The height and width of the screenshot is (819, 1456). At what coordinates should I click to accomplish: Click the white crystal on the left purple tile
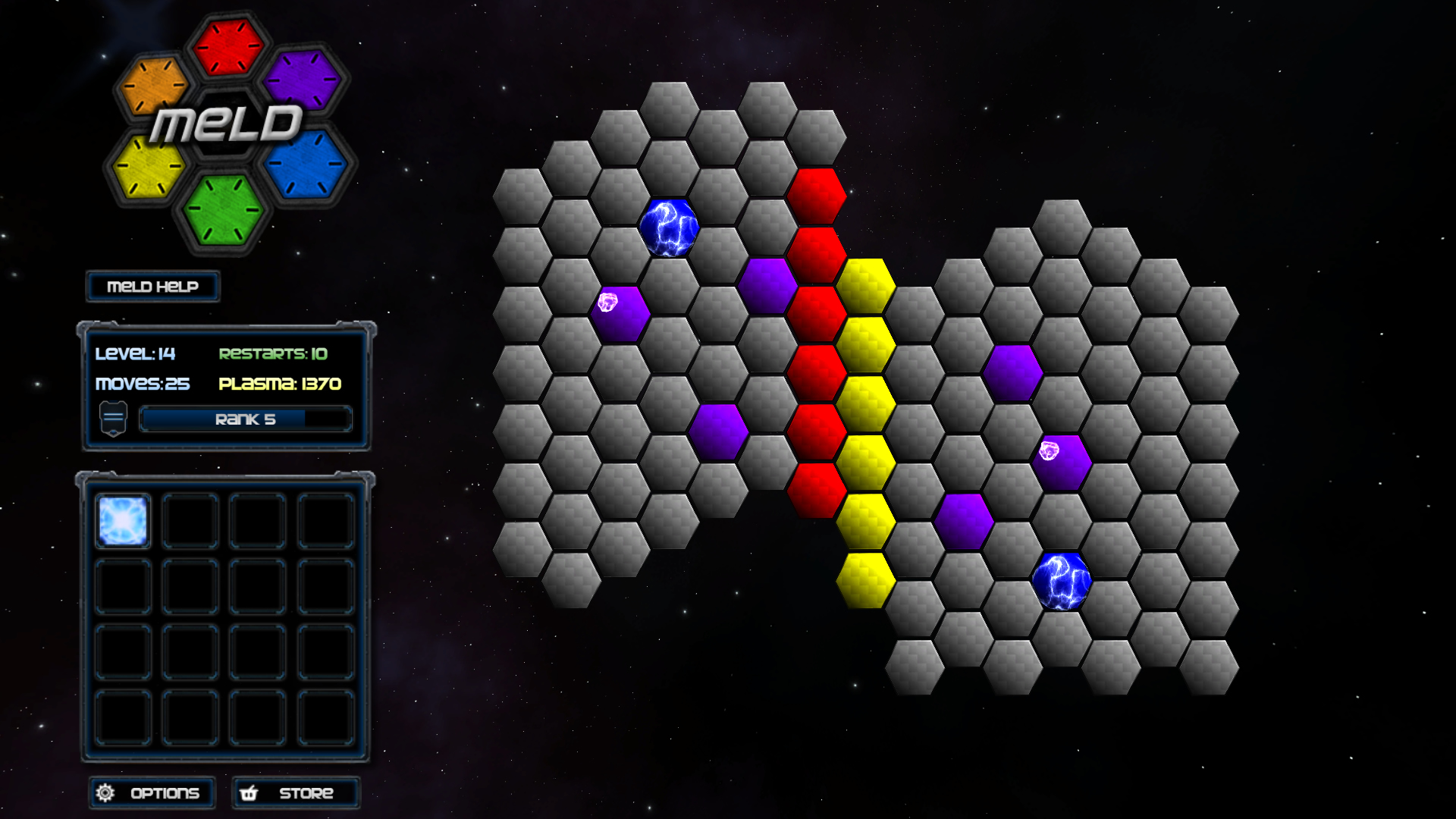click(609, 303)
